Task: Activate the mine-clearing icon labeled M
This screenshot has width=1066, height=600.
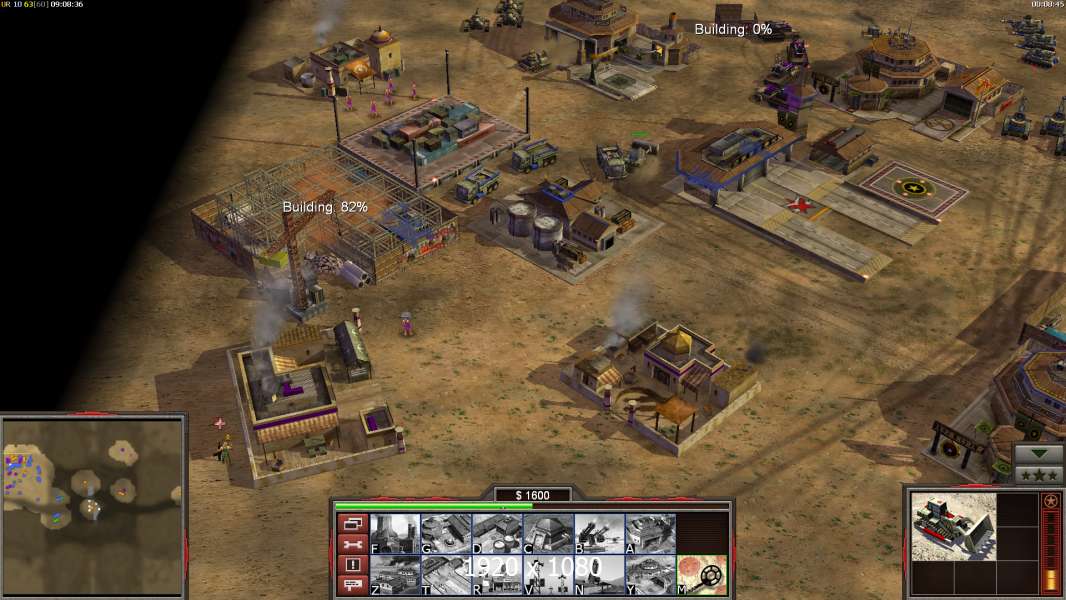Action: coord(701,575)
